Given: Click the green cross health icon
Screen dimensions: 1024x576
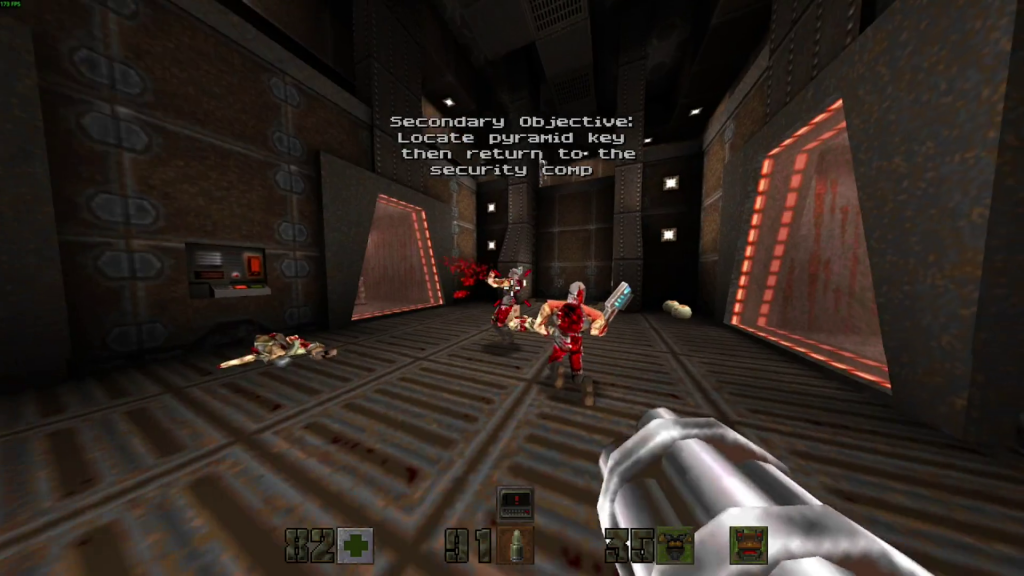Looking at the screenshot, I should point(355,545).
